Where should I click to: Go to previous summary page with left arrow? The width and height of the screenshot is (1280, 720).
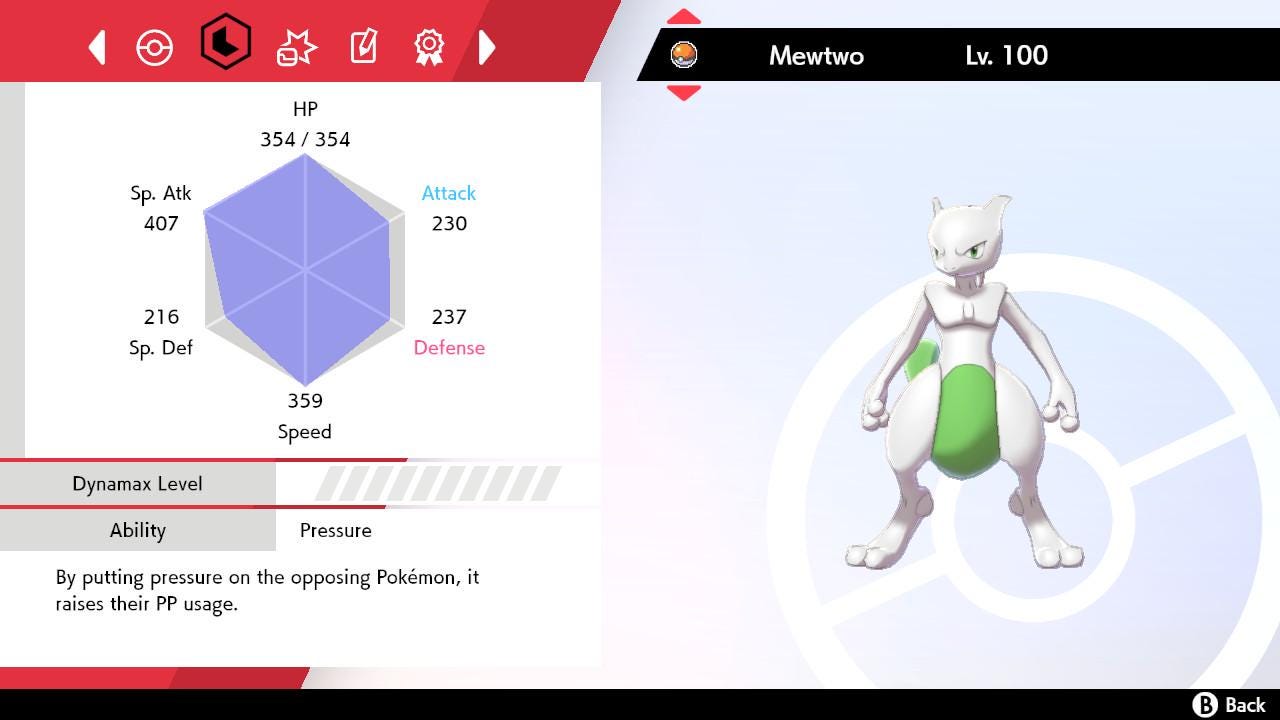tap(97, 47)
